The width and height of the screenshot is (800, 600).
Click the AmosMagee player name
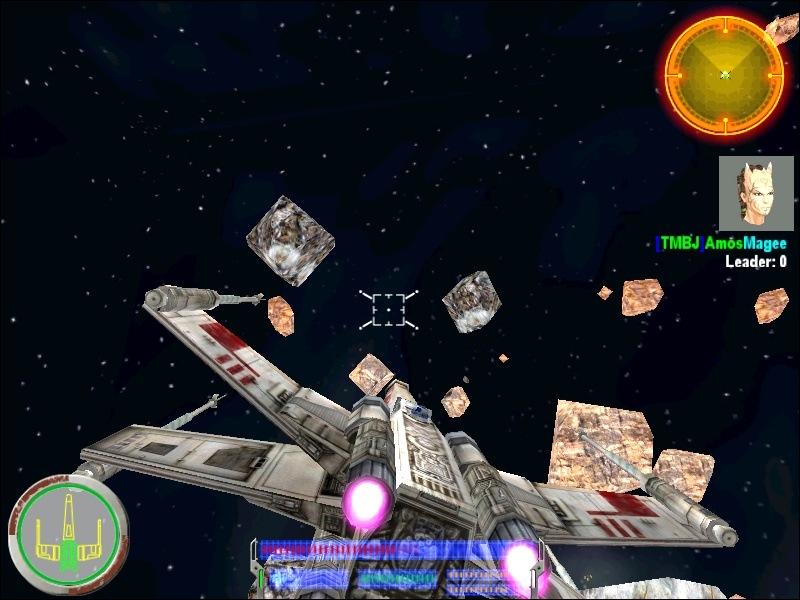[x=745, y=244]
